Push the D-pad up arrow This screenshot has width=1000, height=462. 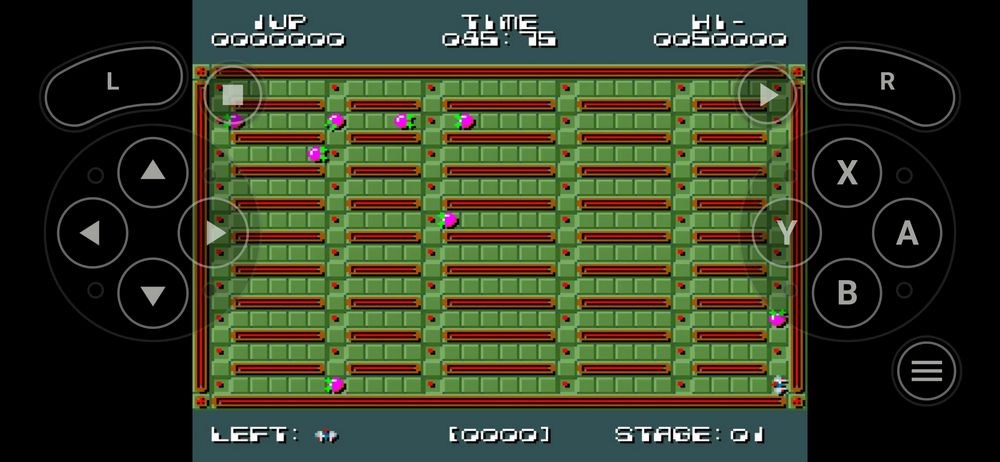(153, 172)
